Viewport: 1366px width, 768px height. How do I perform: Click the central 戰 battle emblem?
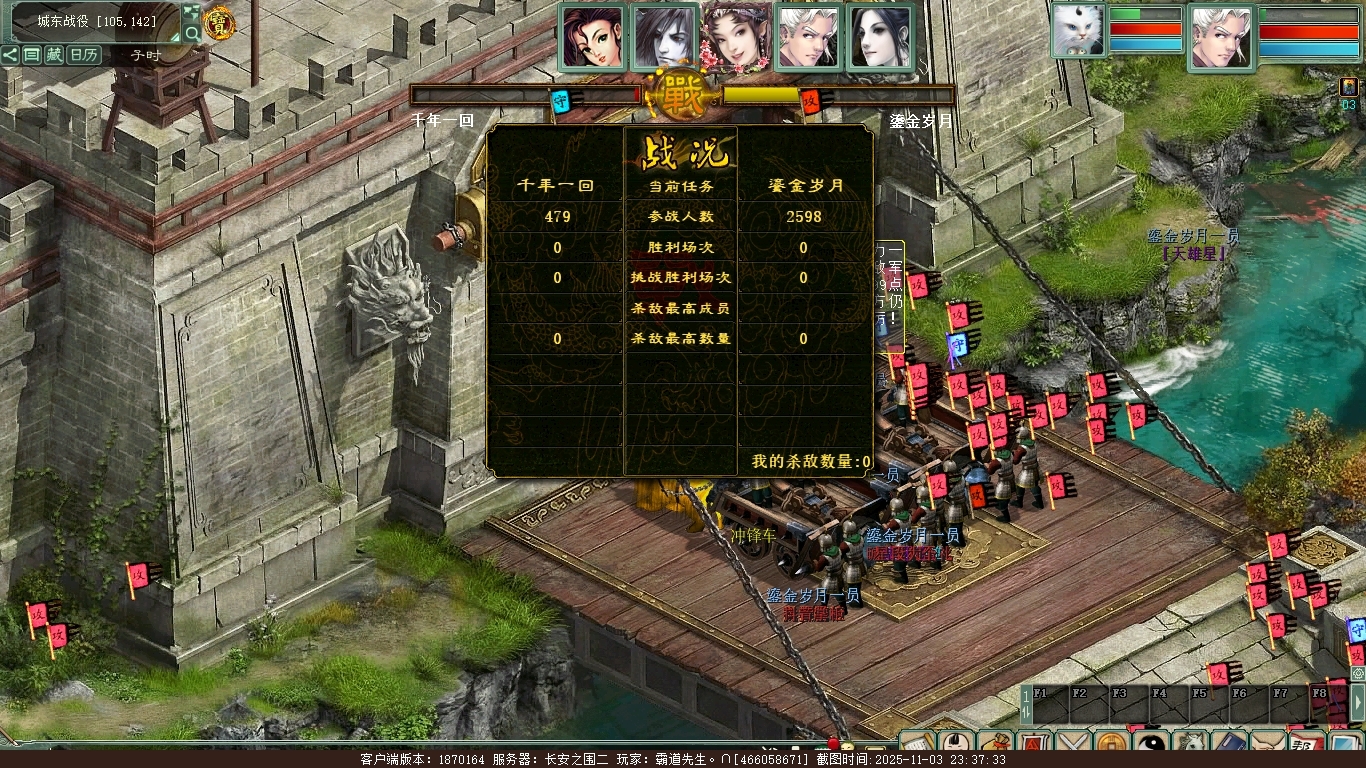(x=682, y=94)
